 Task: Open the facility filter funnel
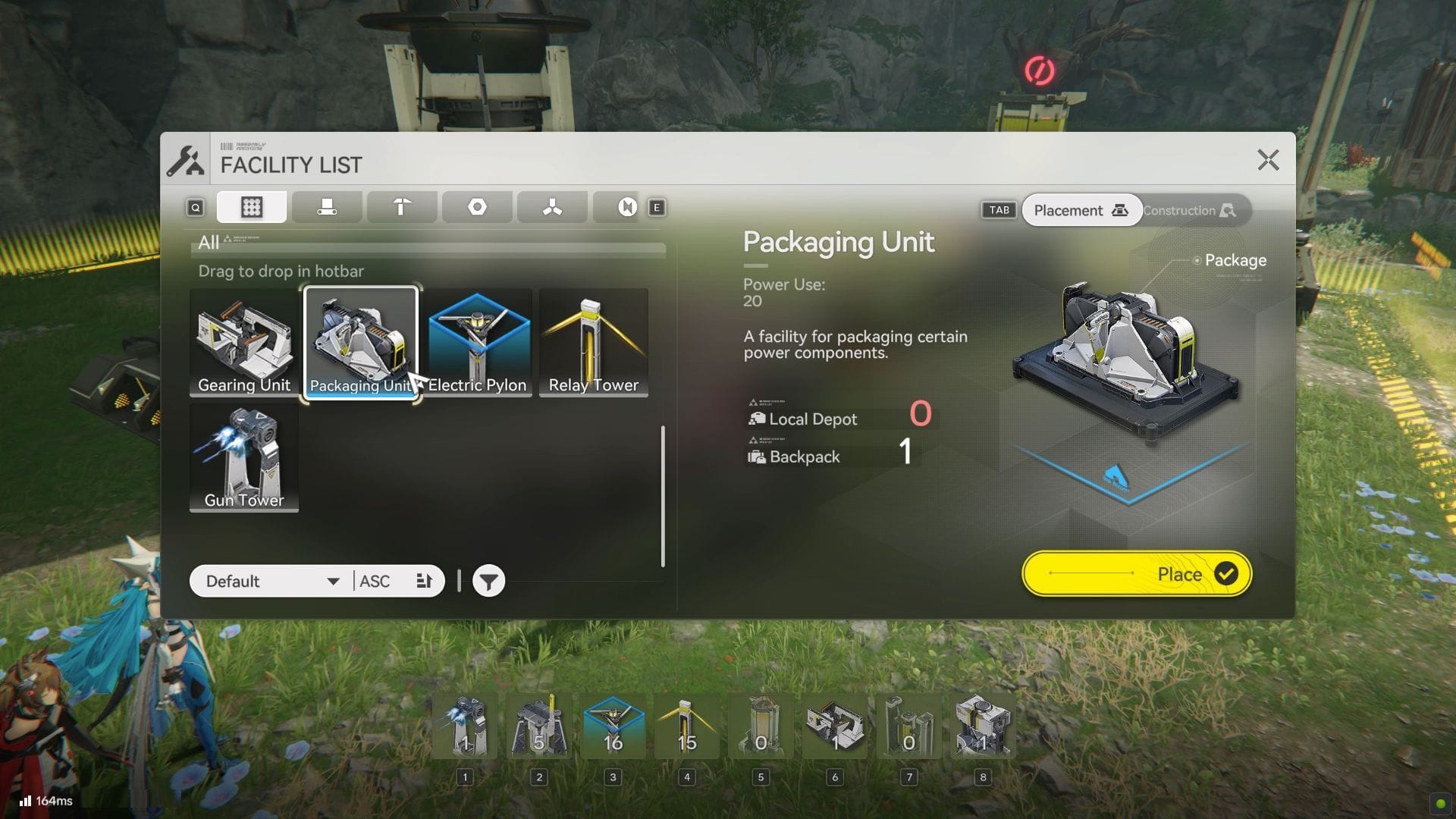pos(488,582)
